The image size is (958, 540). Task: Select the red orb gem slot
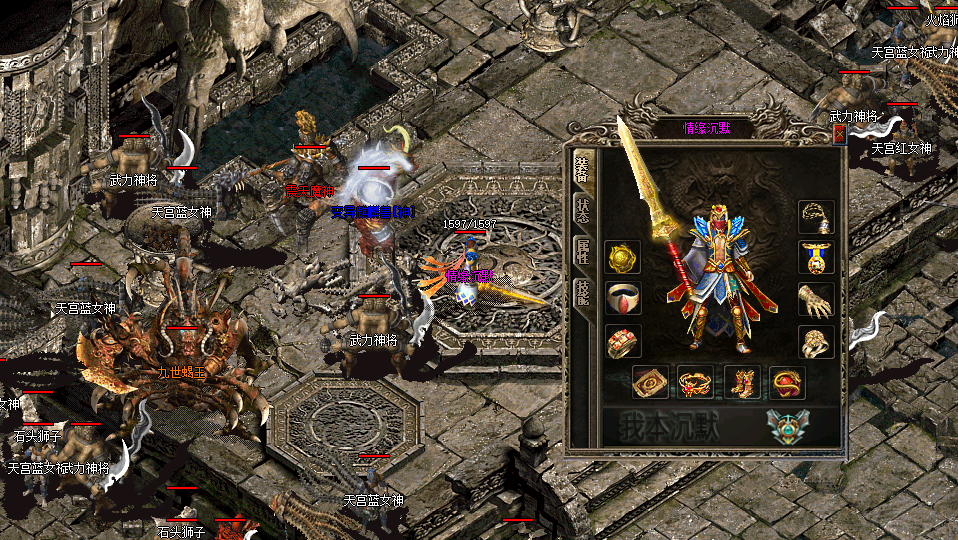(x=787, y=381)
